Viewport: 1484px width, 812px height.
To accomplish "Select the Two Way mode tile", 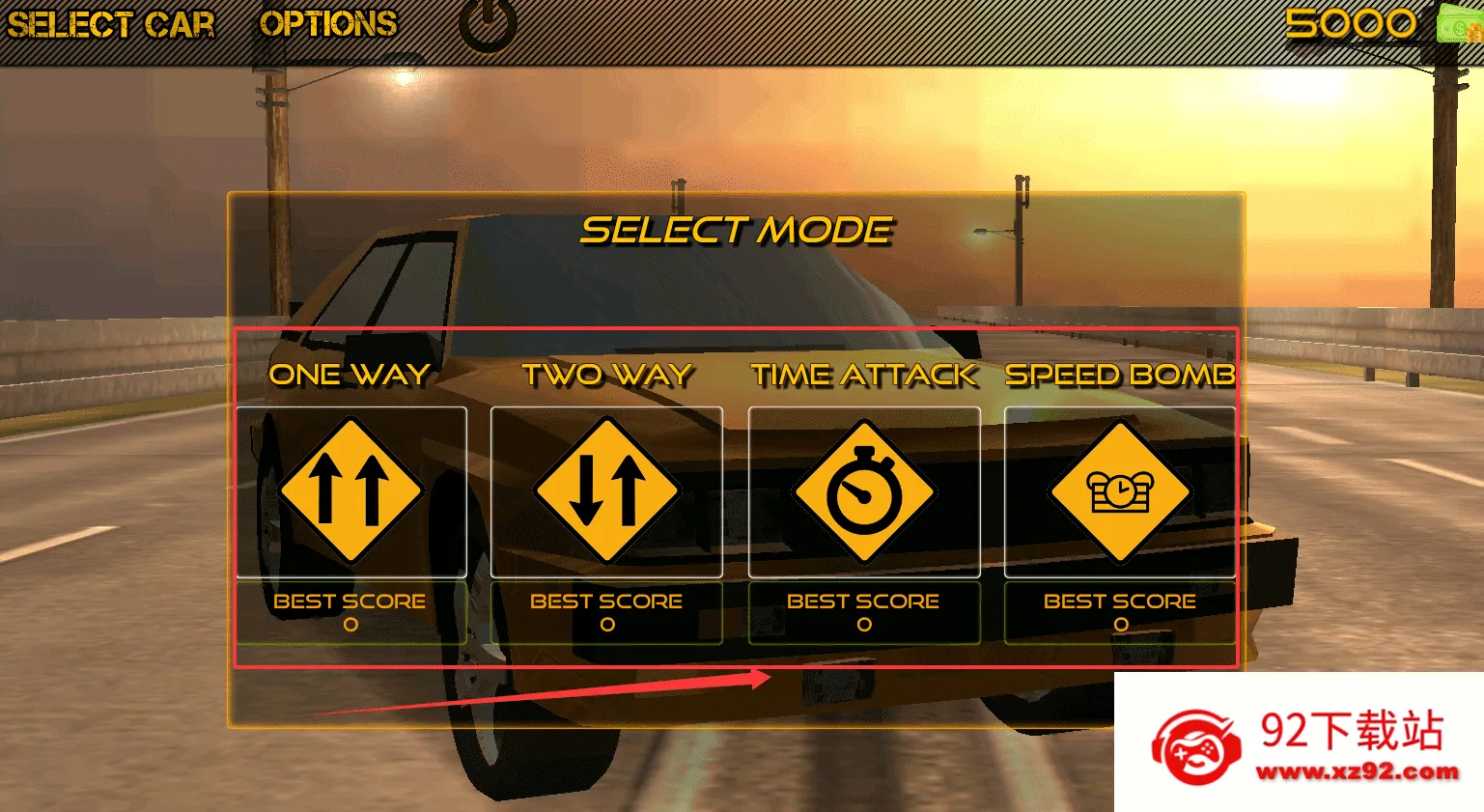I will click(x=606, y=491).
